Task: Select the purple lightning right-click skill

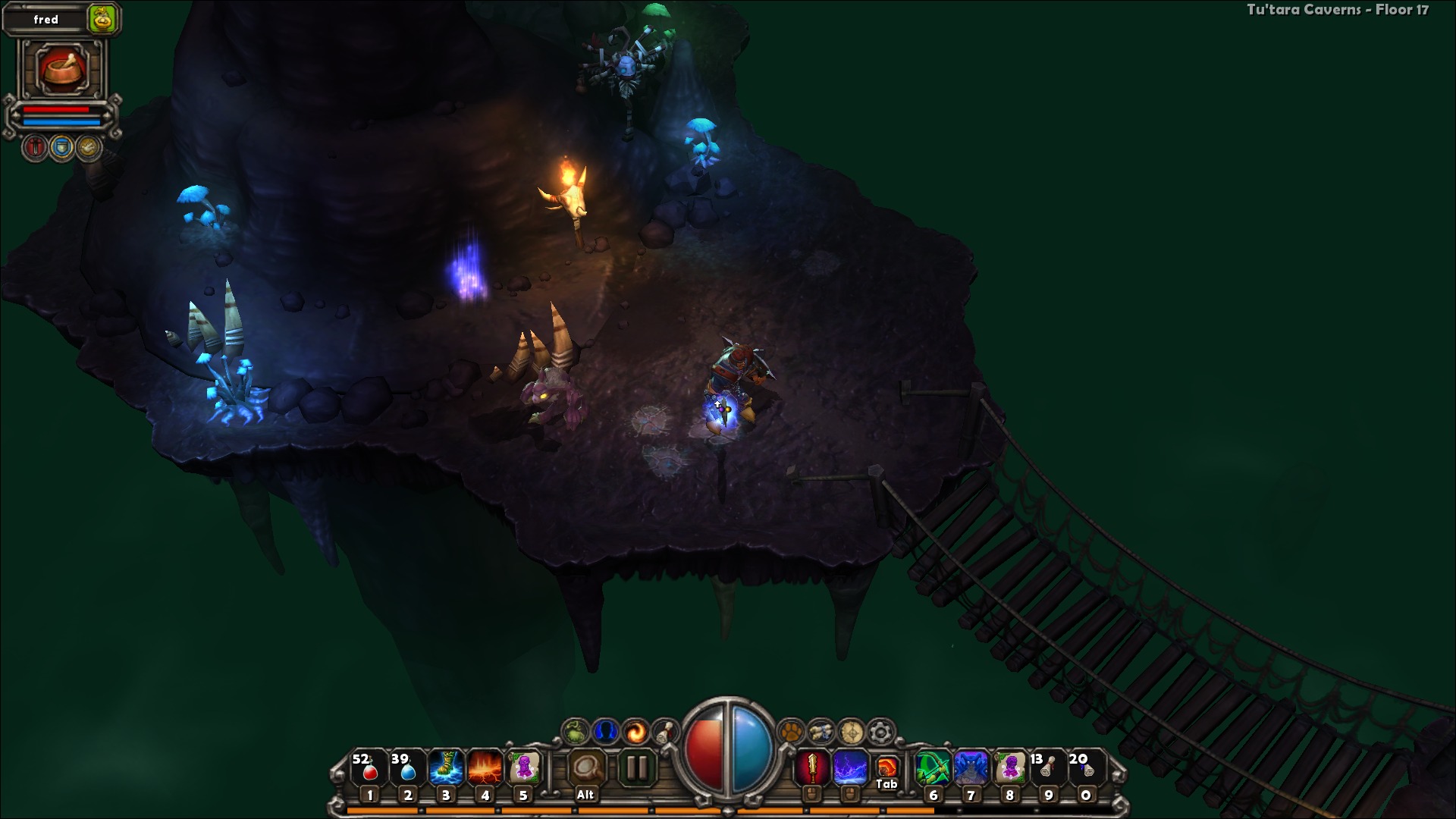Action: pyautogui.click(x=850, y=768)
